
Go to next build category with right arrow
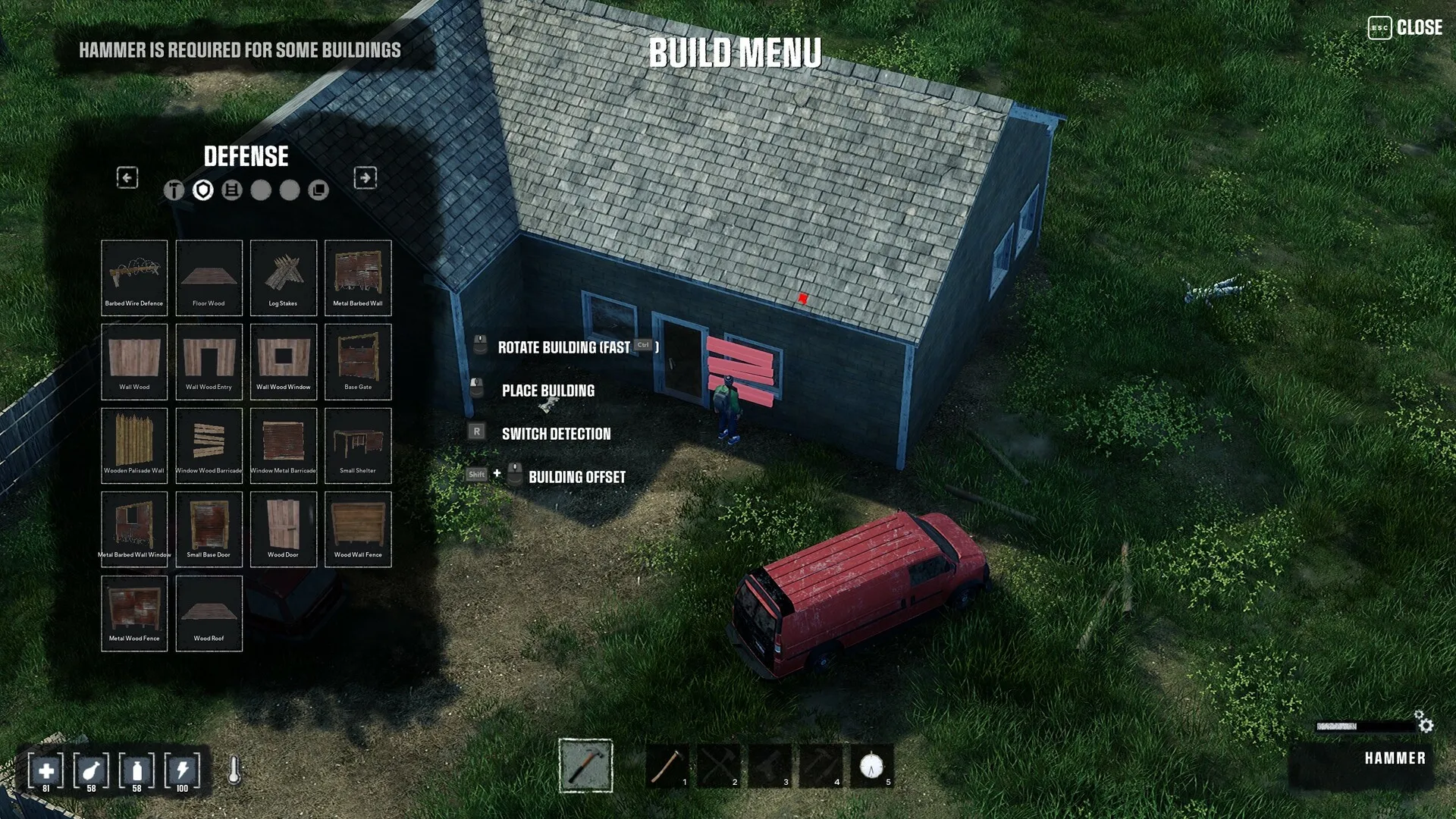click(365, 177)
